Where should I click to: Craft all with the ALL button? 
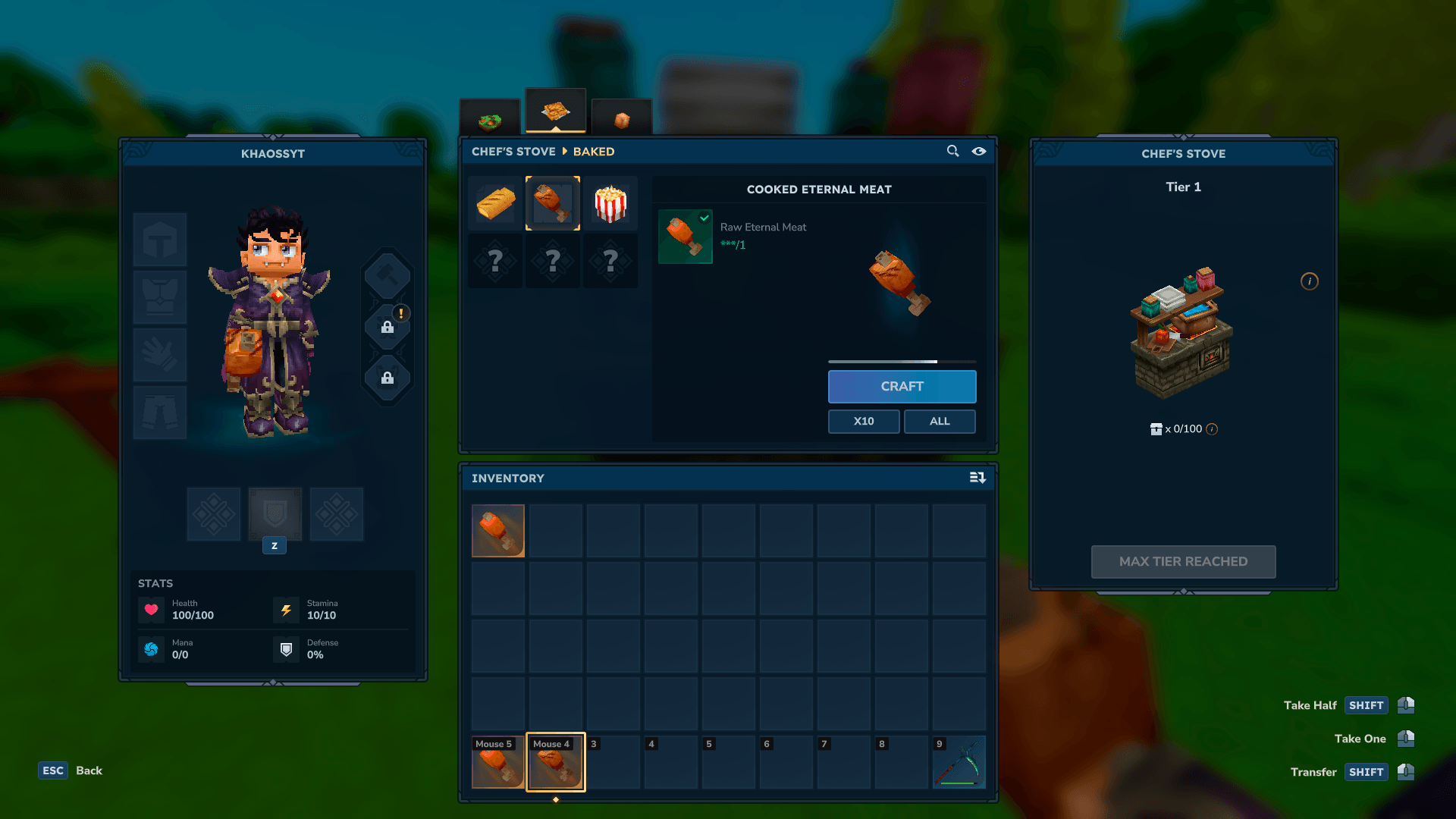(x=940, y=422)
